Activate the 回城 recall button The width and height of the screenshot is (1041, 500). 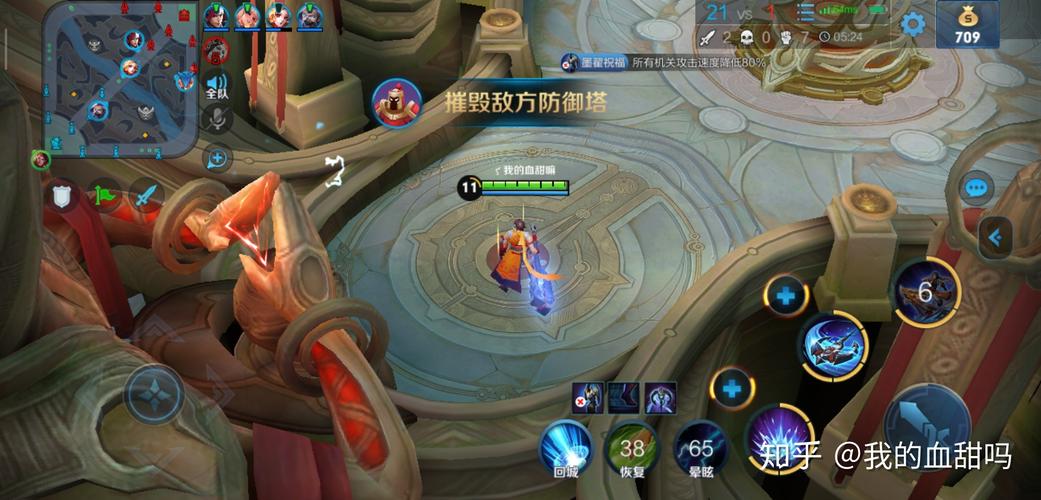tap(565, 447)
